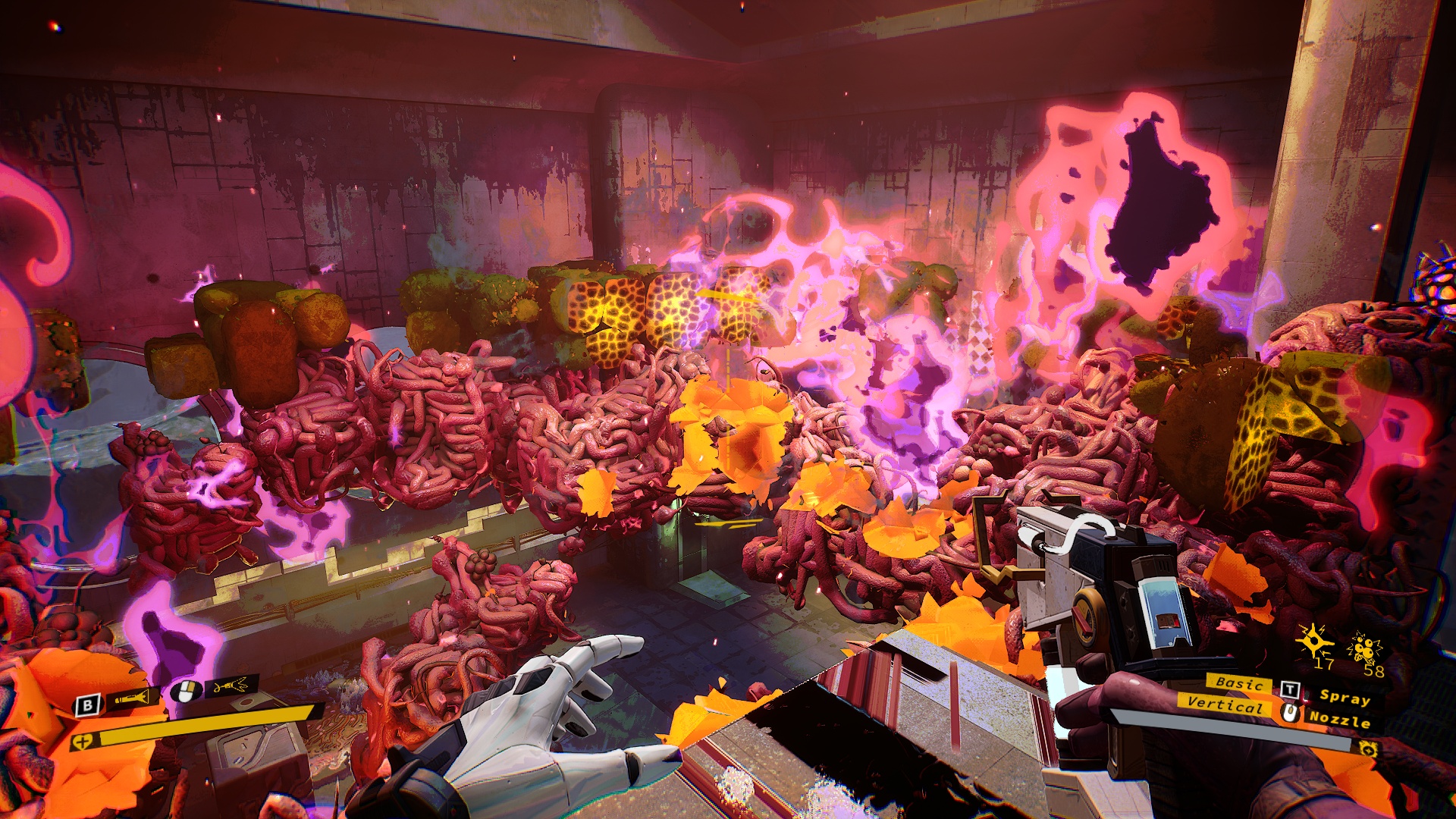This screenshot has height=819, width=1456.
Task: Toggle the Basic spray mode label
Action: click(1238, 683)
